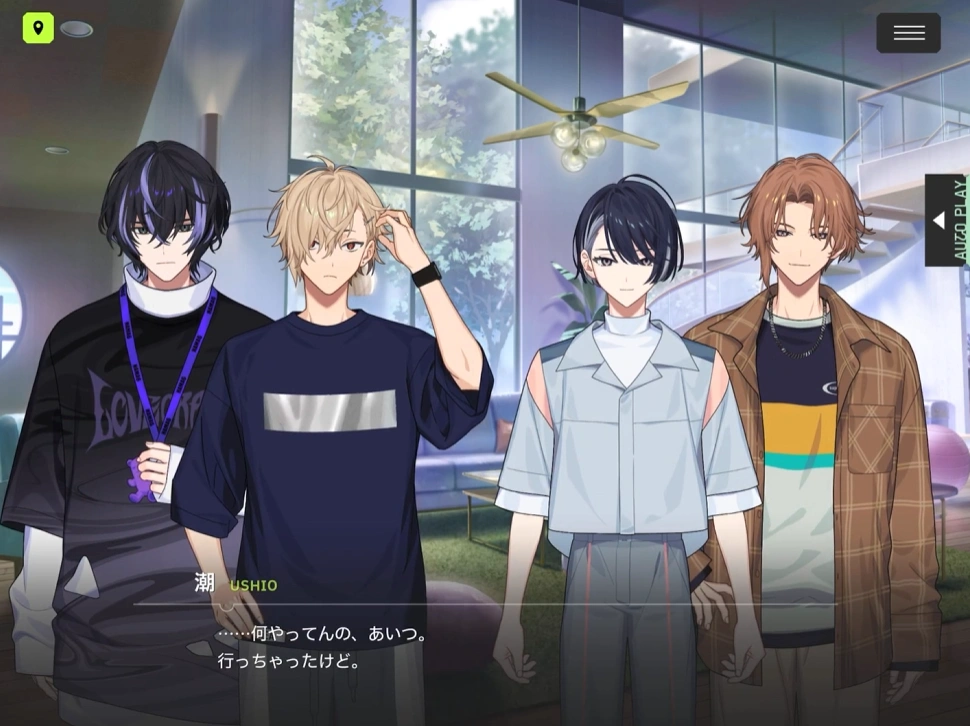Advance Ushio's dialogue text
Viewport: 970px width, 726px height.
tap(485, 647)
